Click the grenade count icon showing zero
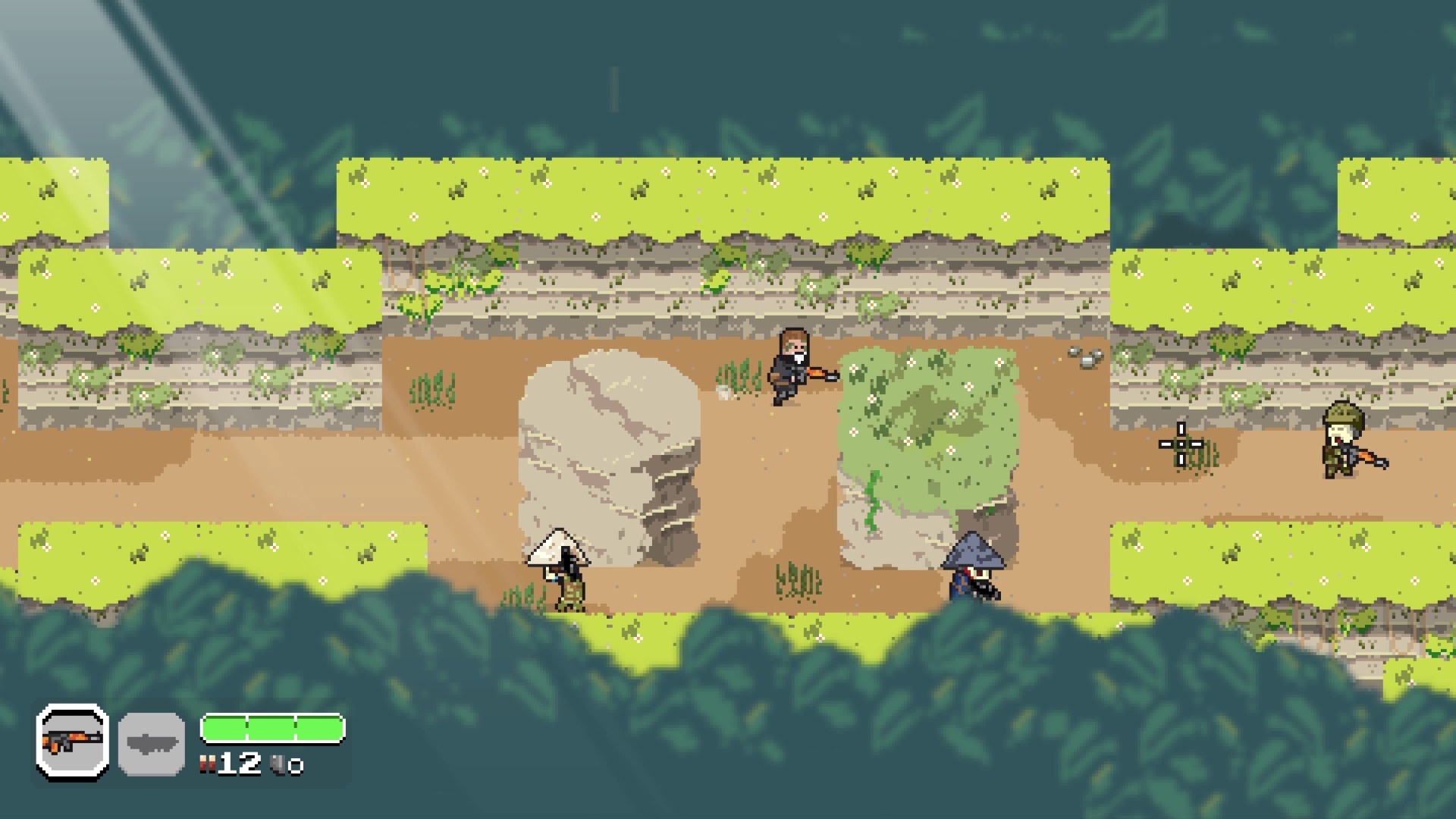Screen dimensions: 1456x819 (278, 765)
